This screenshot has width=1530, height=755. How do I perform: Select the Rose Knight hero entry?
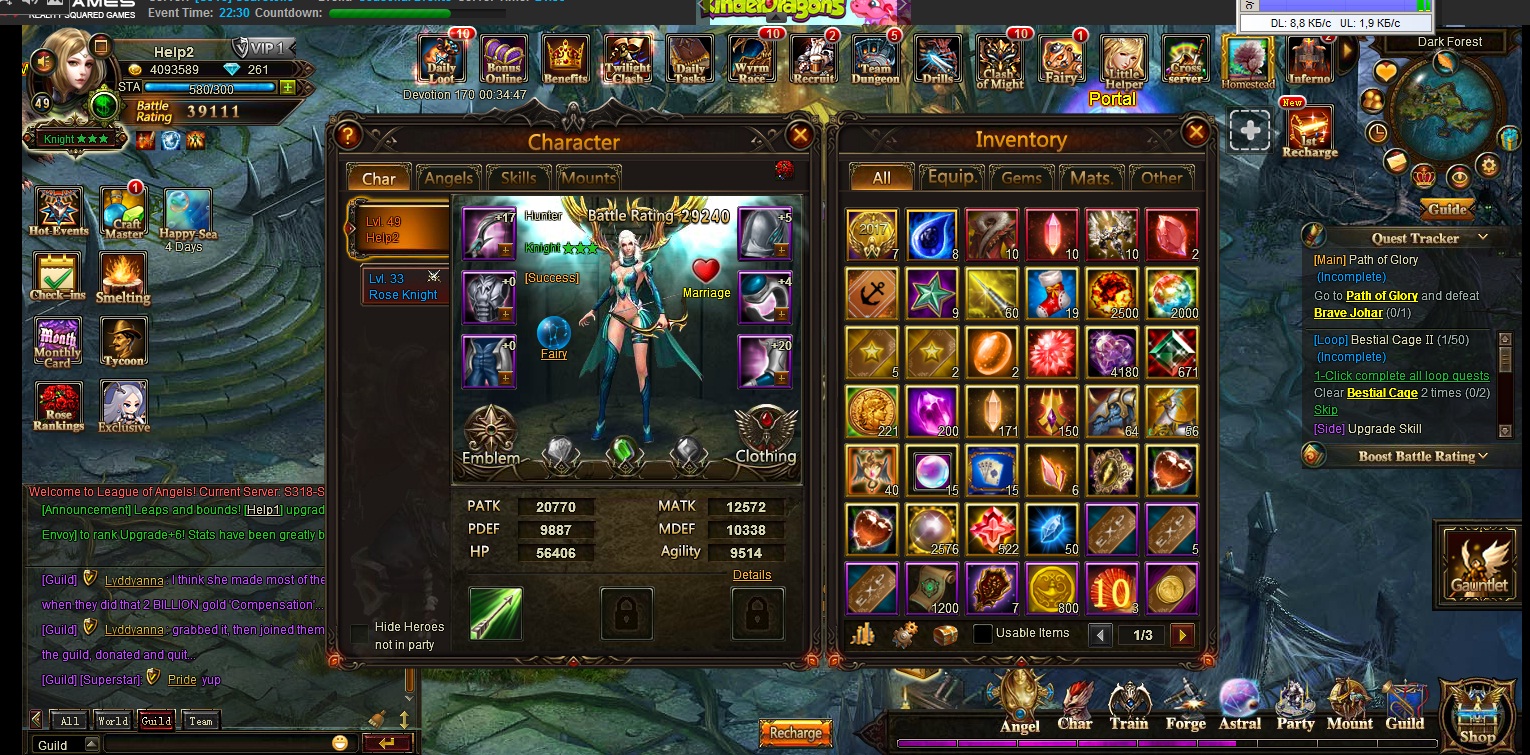tap(405, 287)
